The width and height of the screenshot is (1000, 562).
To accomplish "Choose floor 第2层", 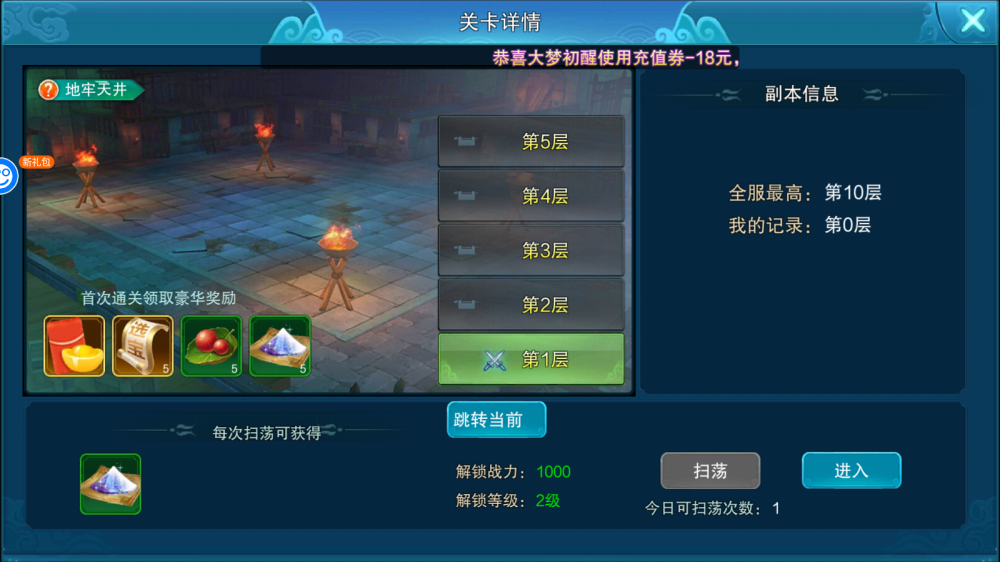I will (531, 304).
